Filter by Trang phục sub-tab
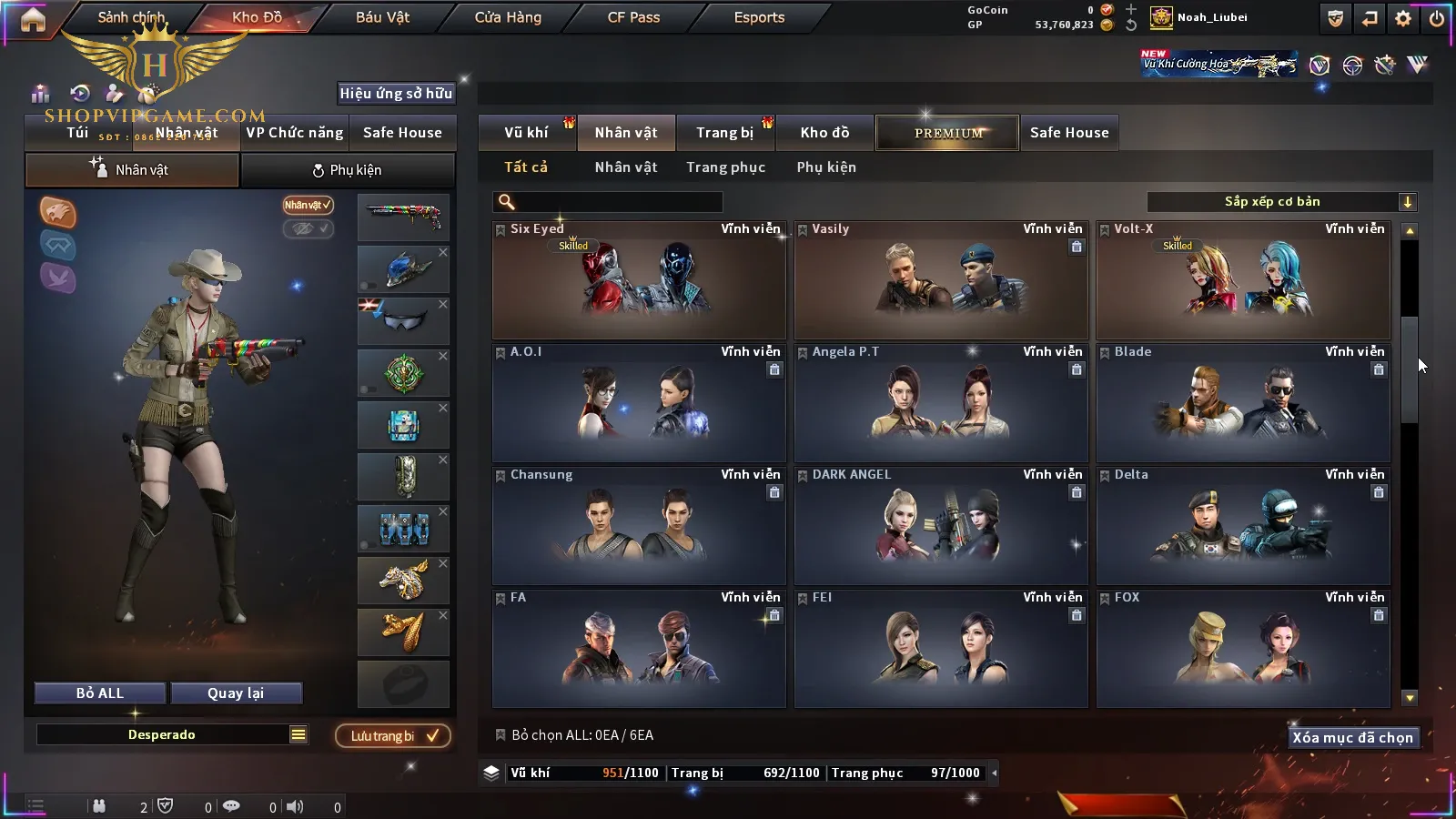Image resolution: width=1456 pixels, height=819 pixels. 725,167
